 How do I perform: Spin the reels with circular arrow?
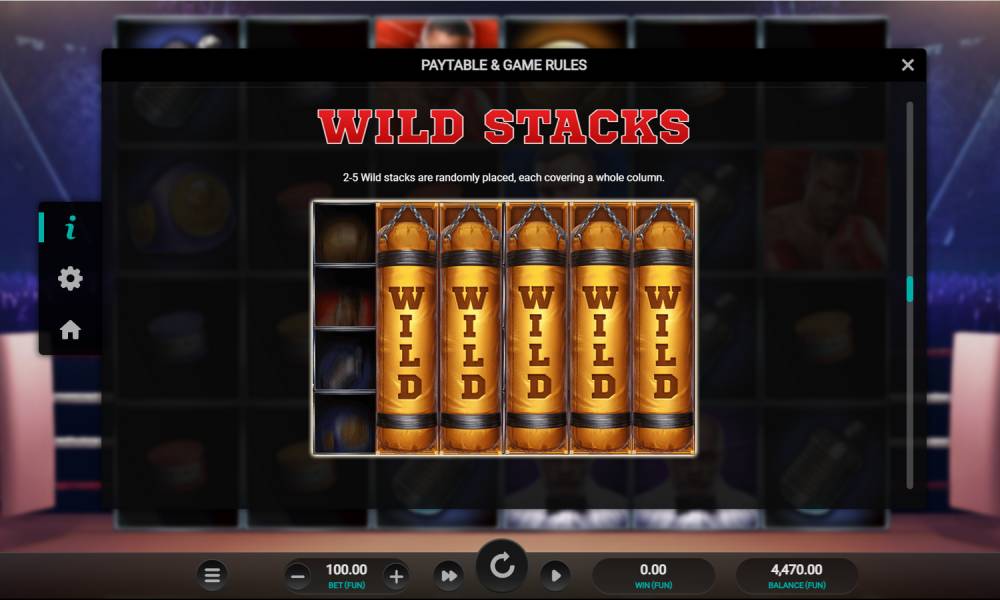502,568
